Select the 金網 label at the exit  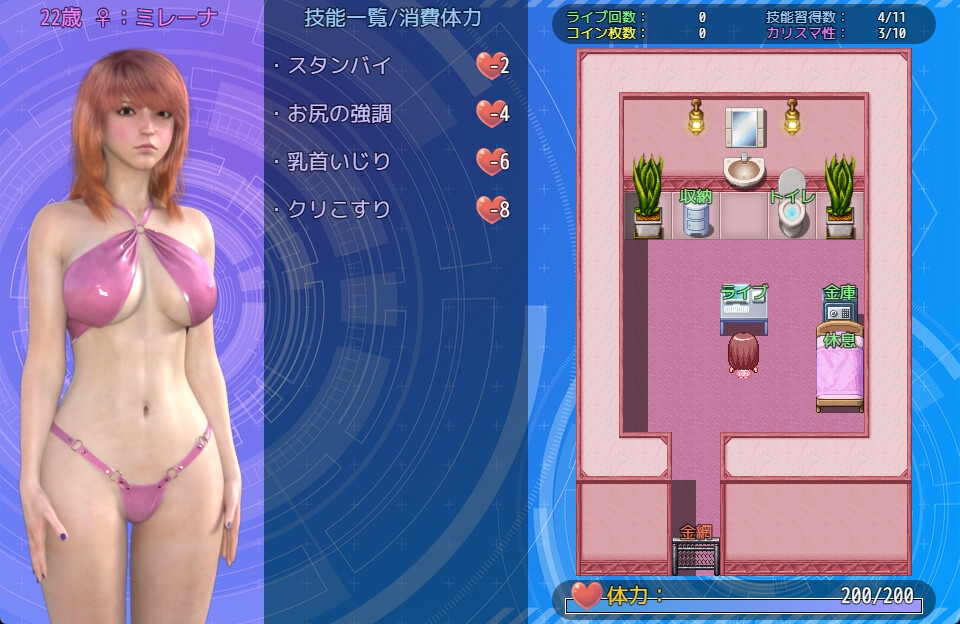click(696, 532)
